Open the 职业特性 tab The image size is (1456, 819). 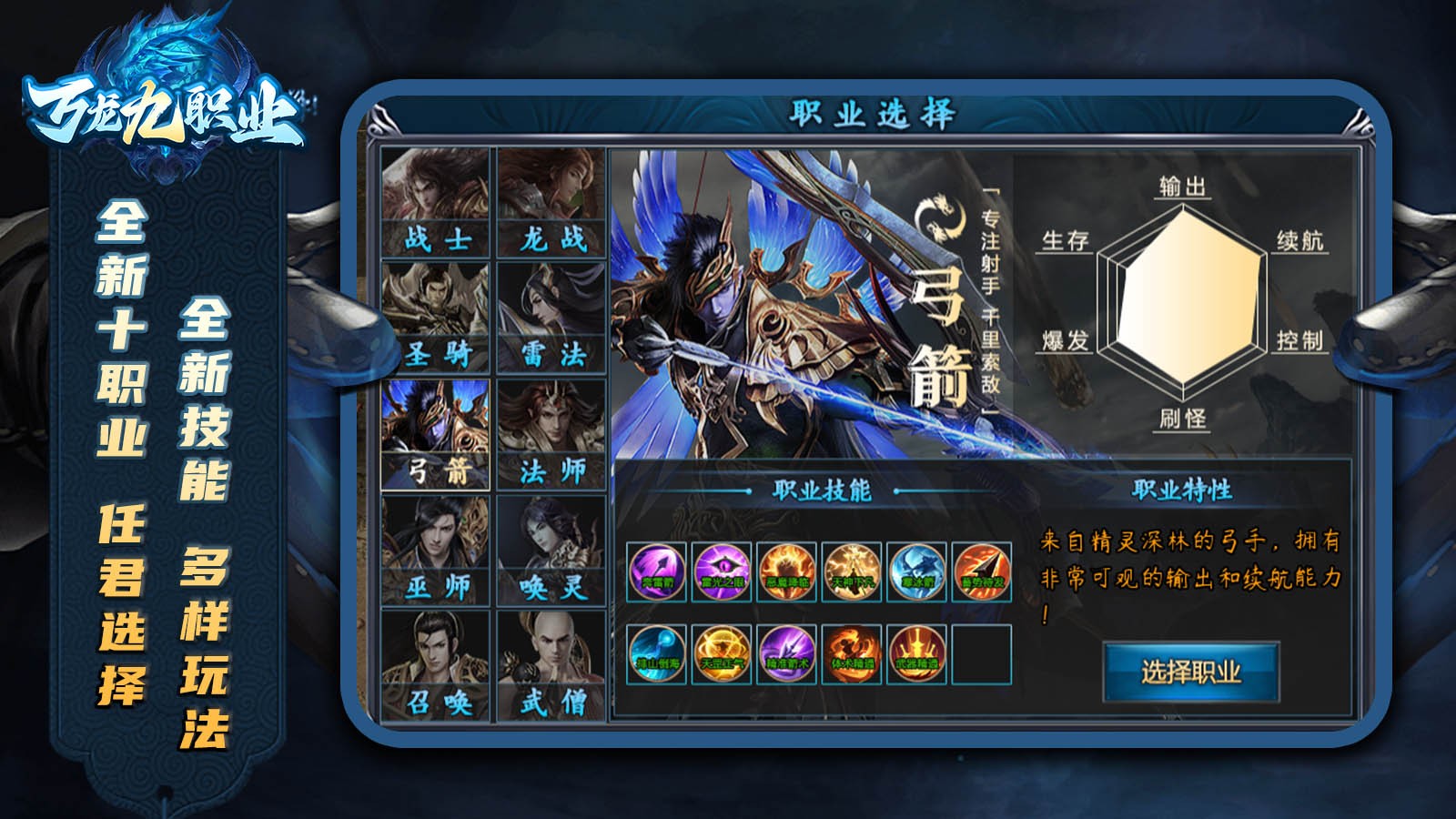point(1181,489)
